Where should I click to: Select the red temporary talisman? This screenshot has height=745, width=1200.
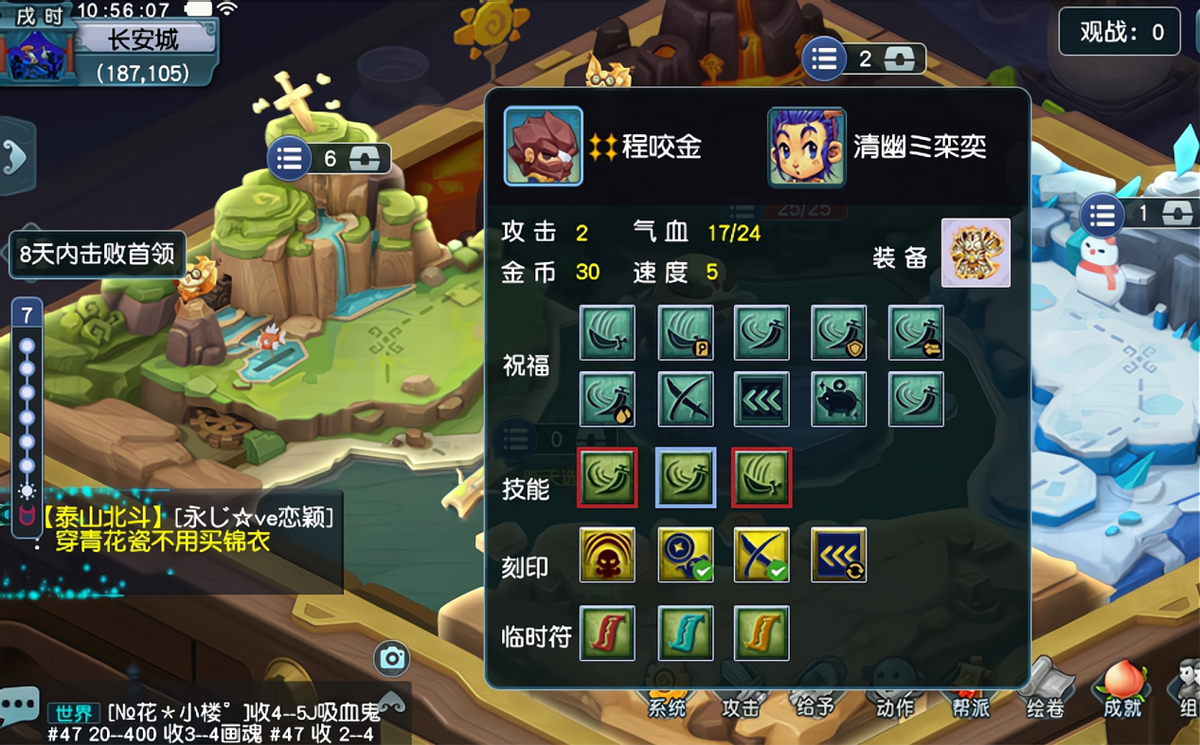tap(607, 632)
